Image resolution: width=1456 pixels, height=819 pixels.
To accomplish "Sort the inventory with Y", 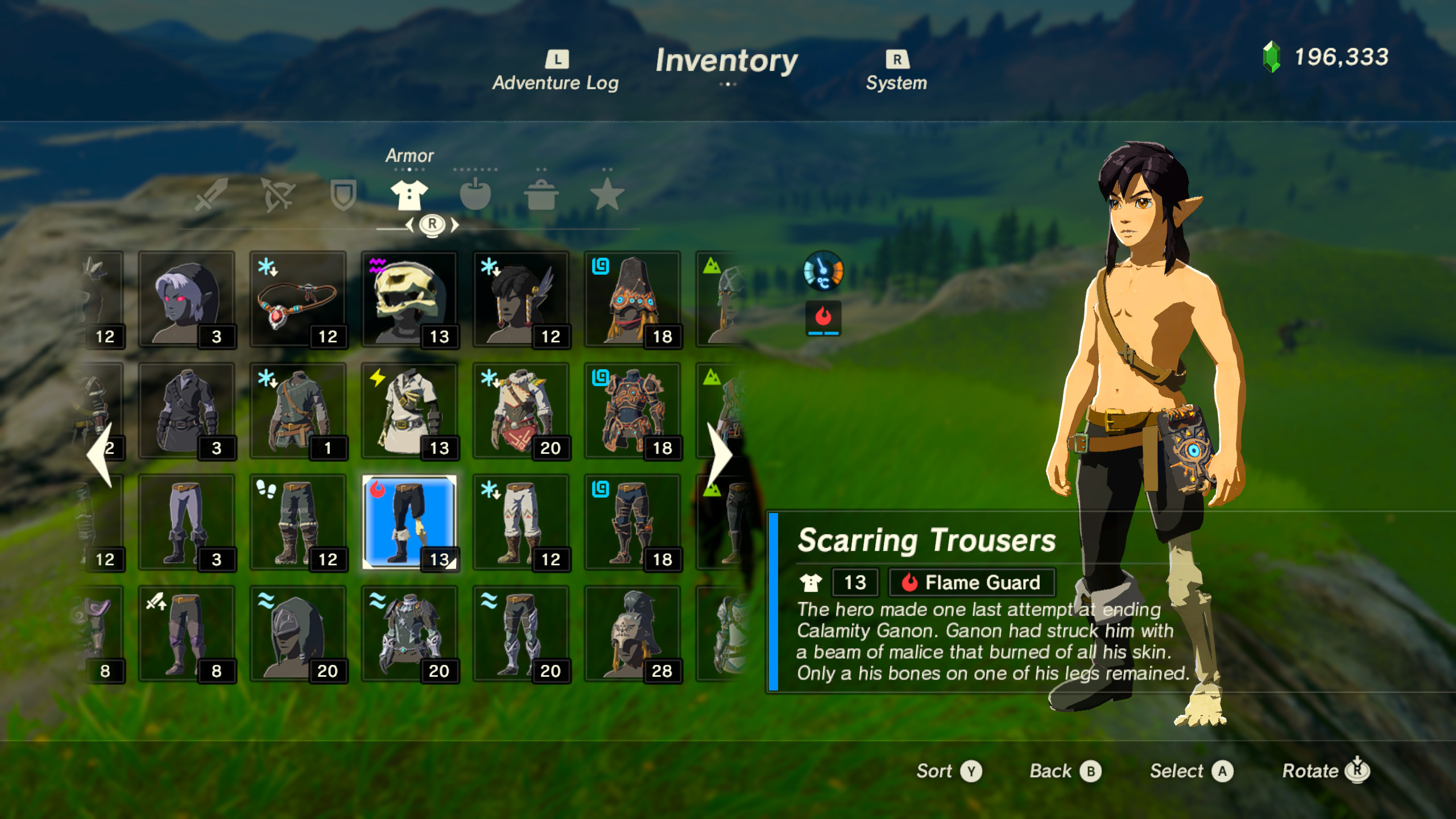I will [950, 771].
